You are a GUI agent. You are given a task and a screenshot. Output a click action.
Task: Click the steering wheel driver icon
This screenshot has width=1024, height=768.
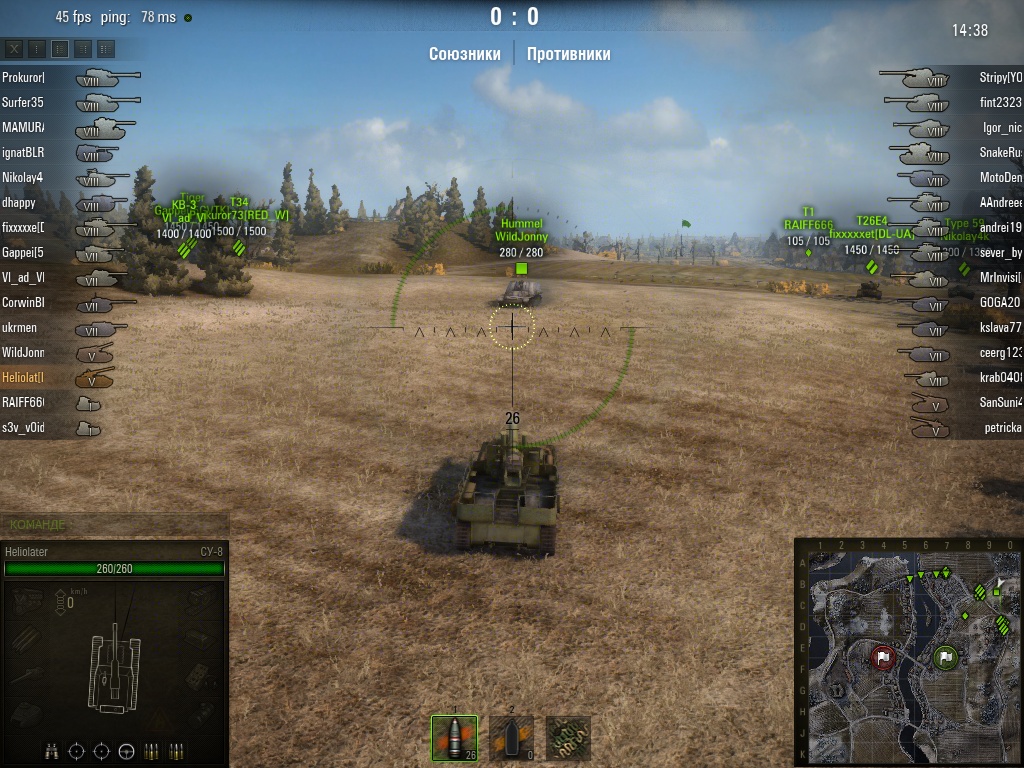coord(127,751)
